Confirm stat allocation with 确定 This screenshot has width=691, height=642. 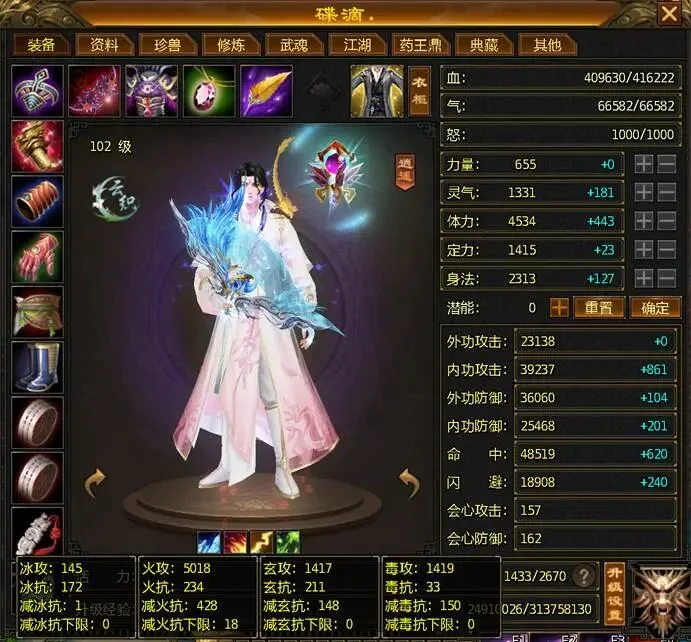pyautogui.click(x=655, y=308)
